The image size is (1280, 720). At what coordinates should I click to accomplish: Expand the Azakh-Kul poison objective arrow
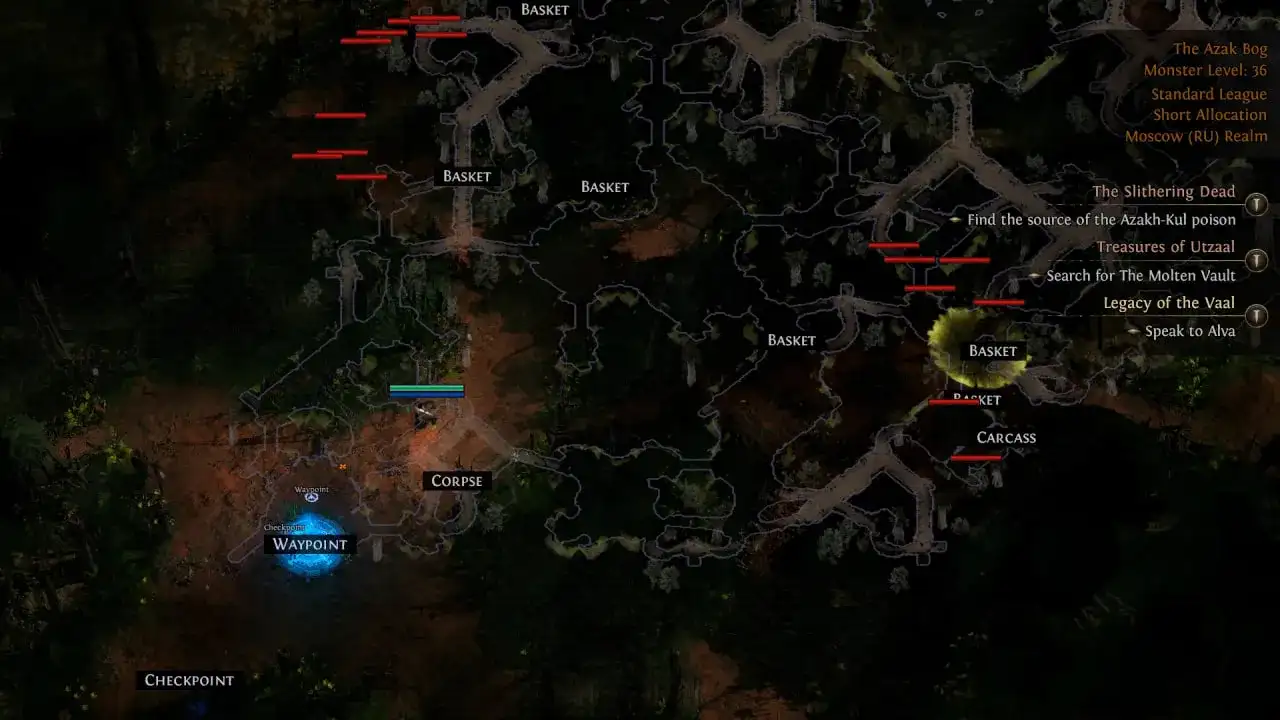[x=955, y=219]
